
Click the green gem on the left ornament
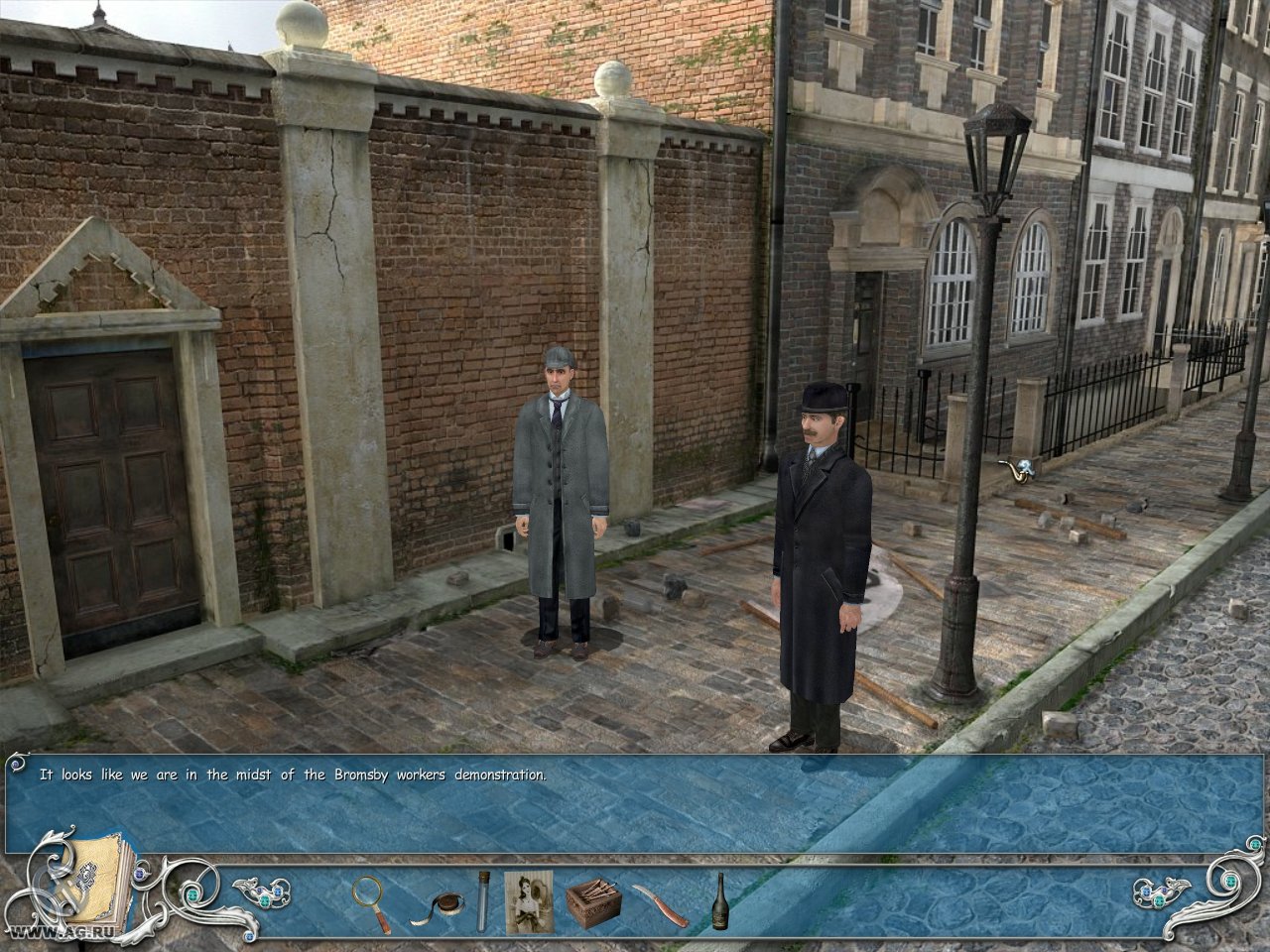(193, 895)
